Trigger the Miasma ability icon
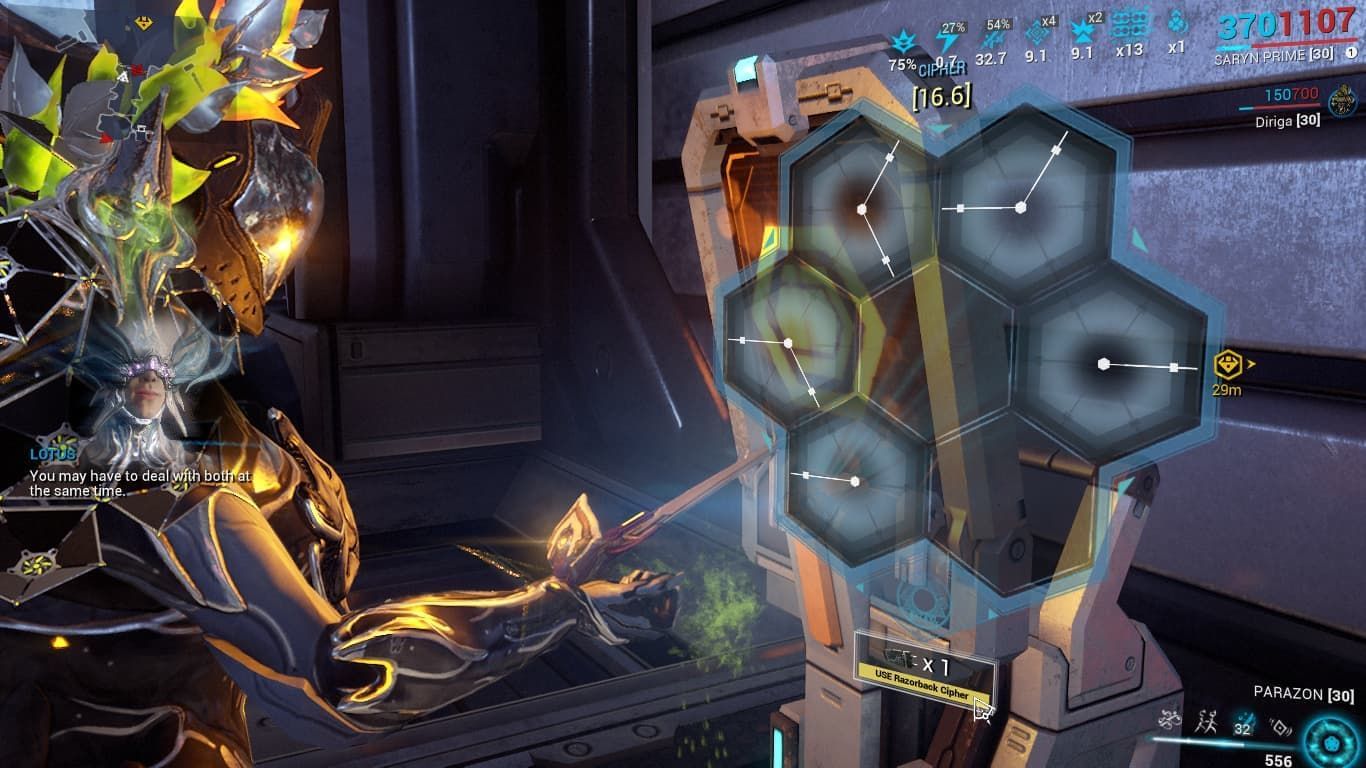 1279,725
